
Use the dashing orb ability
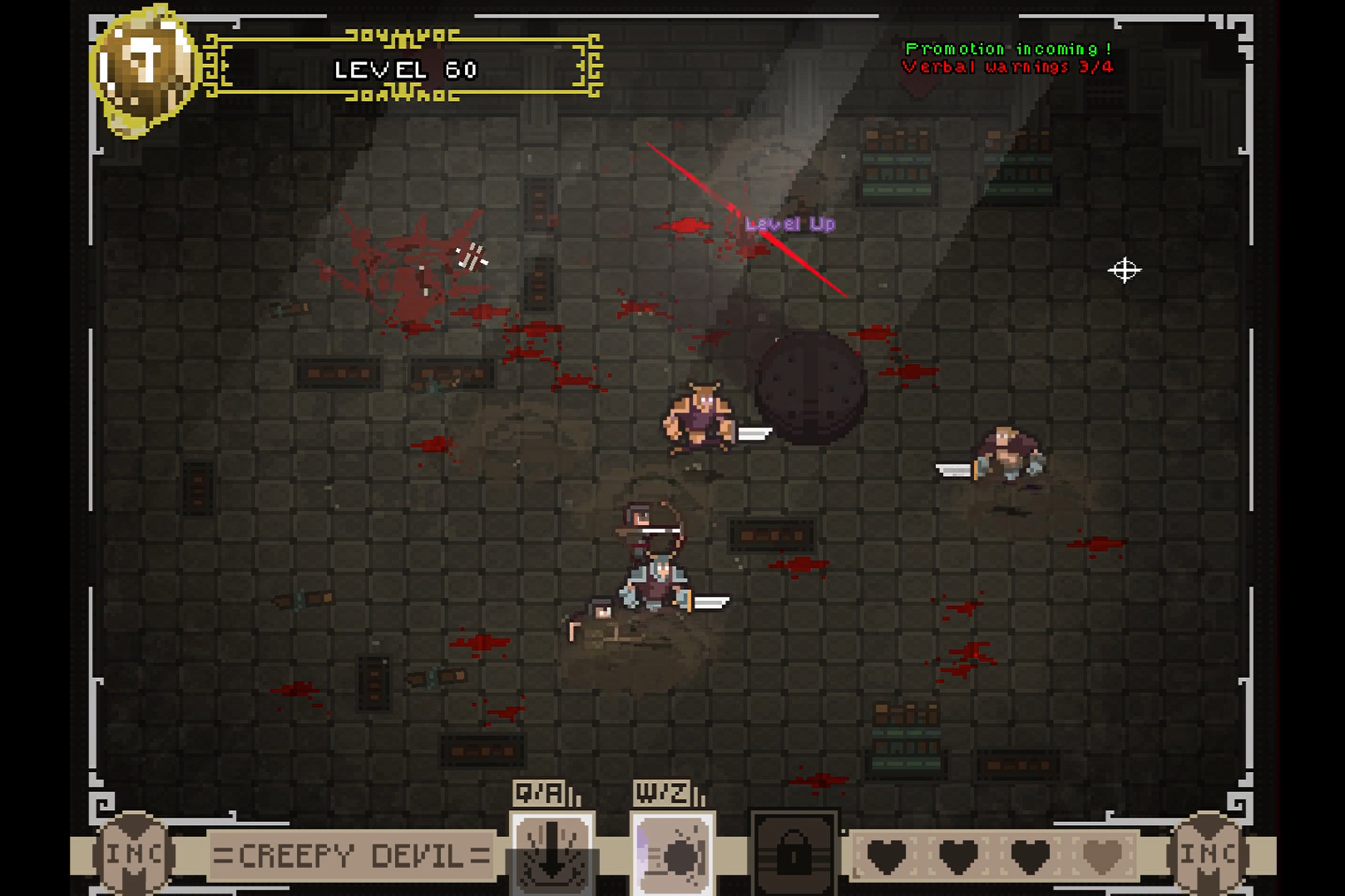672,854
